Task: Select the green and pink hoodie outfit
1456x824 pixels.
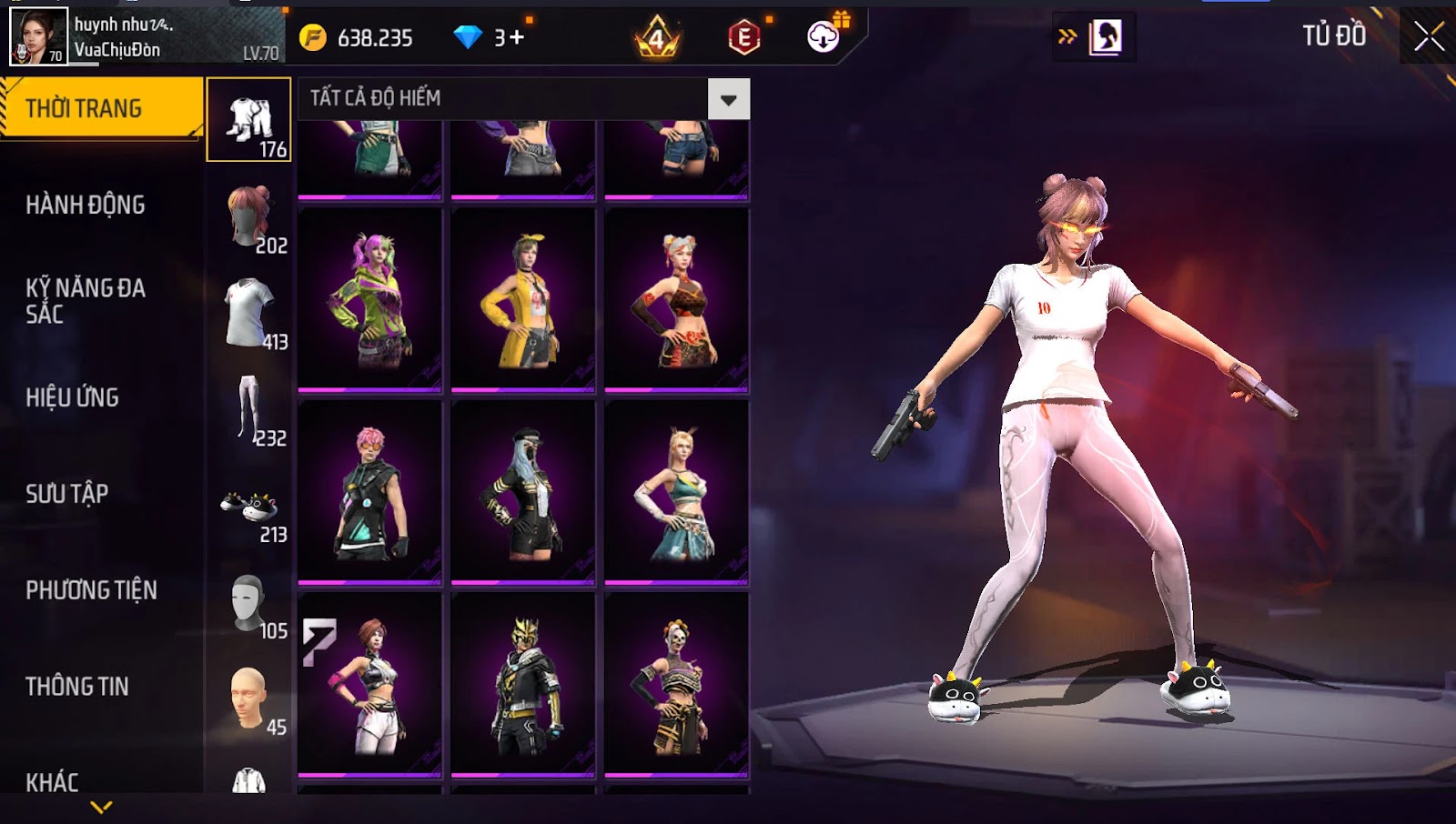Action: [x=369, y=300]
